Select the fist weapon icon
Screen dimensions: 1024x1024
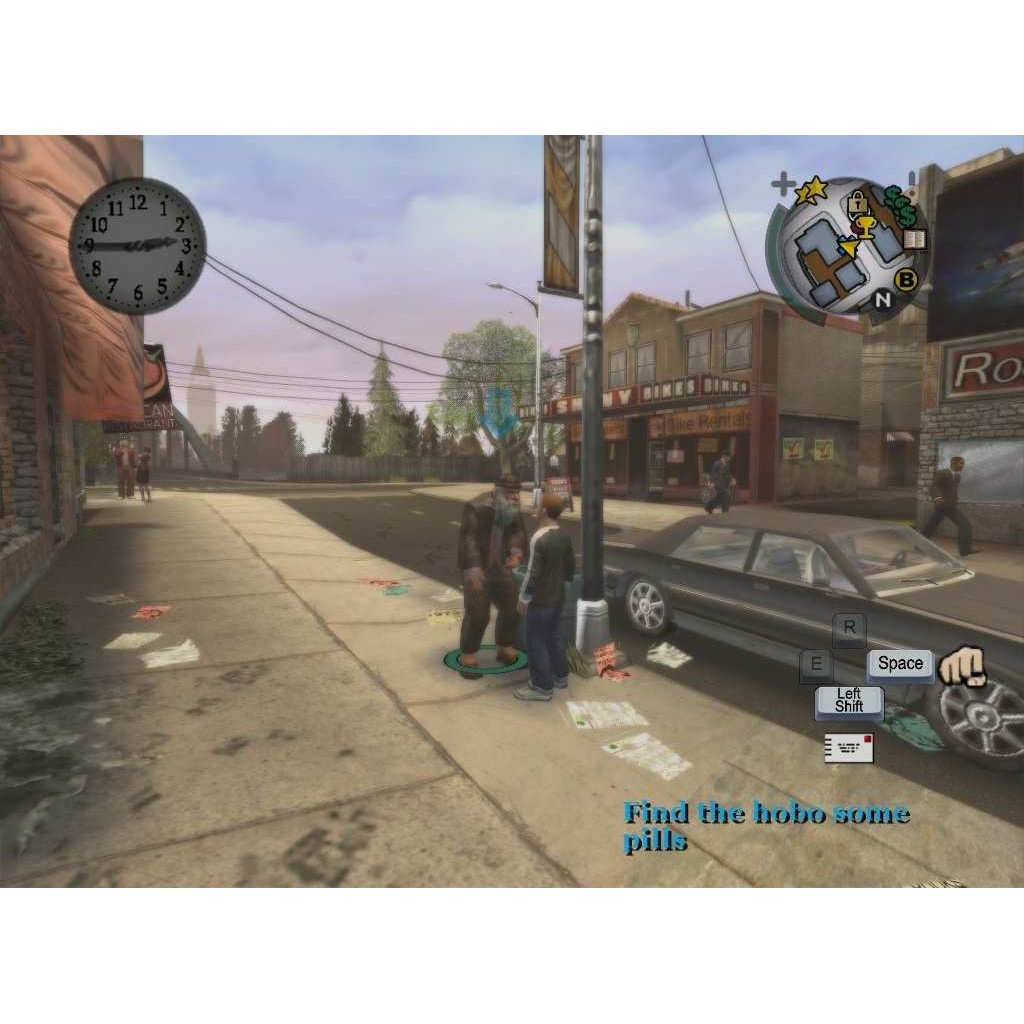[x=962, y=666]
